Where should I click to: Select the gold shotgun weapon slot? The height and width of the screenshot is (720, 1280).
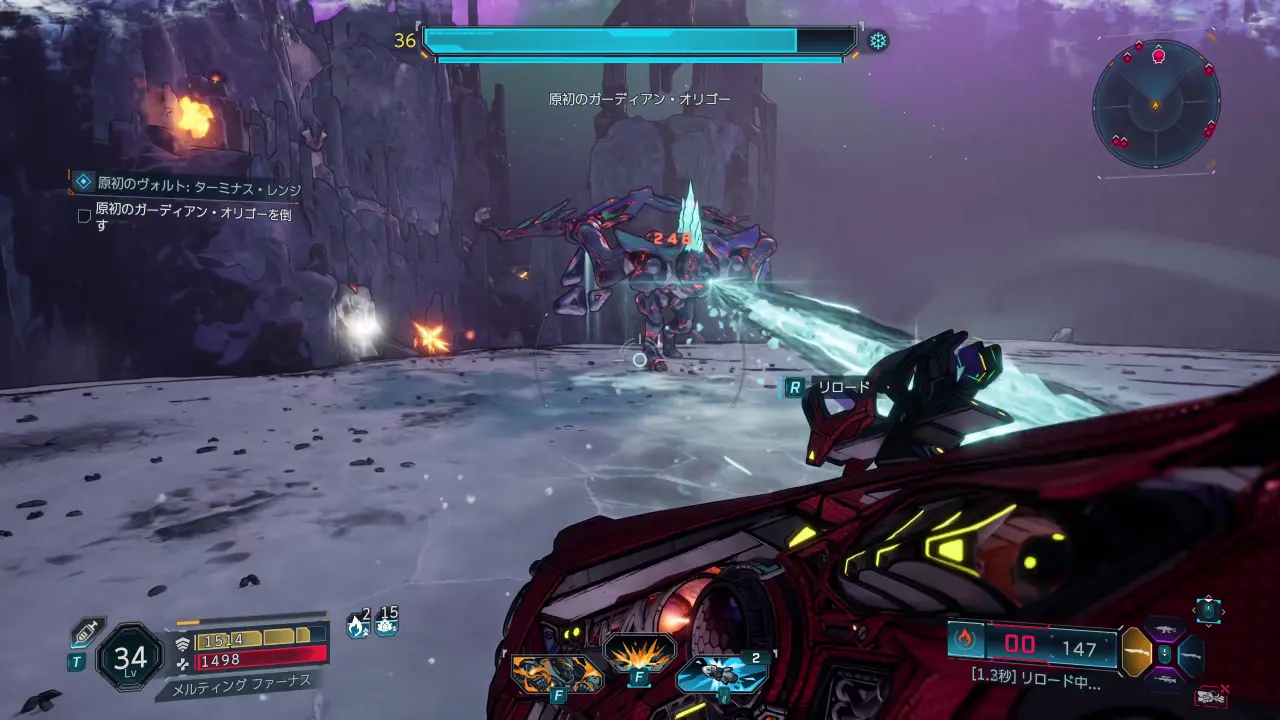(x=1136, y=652)
